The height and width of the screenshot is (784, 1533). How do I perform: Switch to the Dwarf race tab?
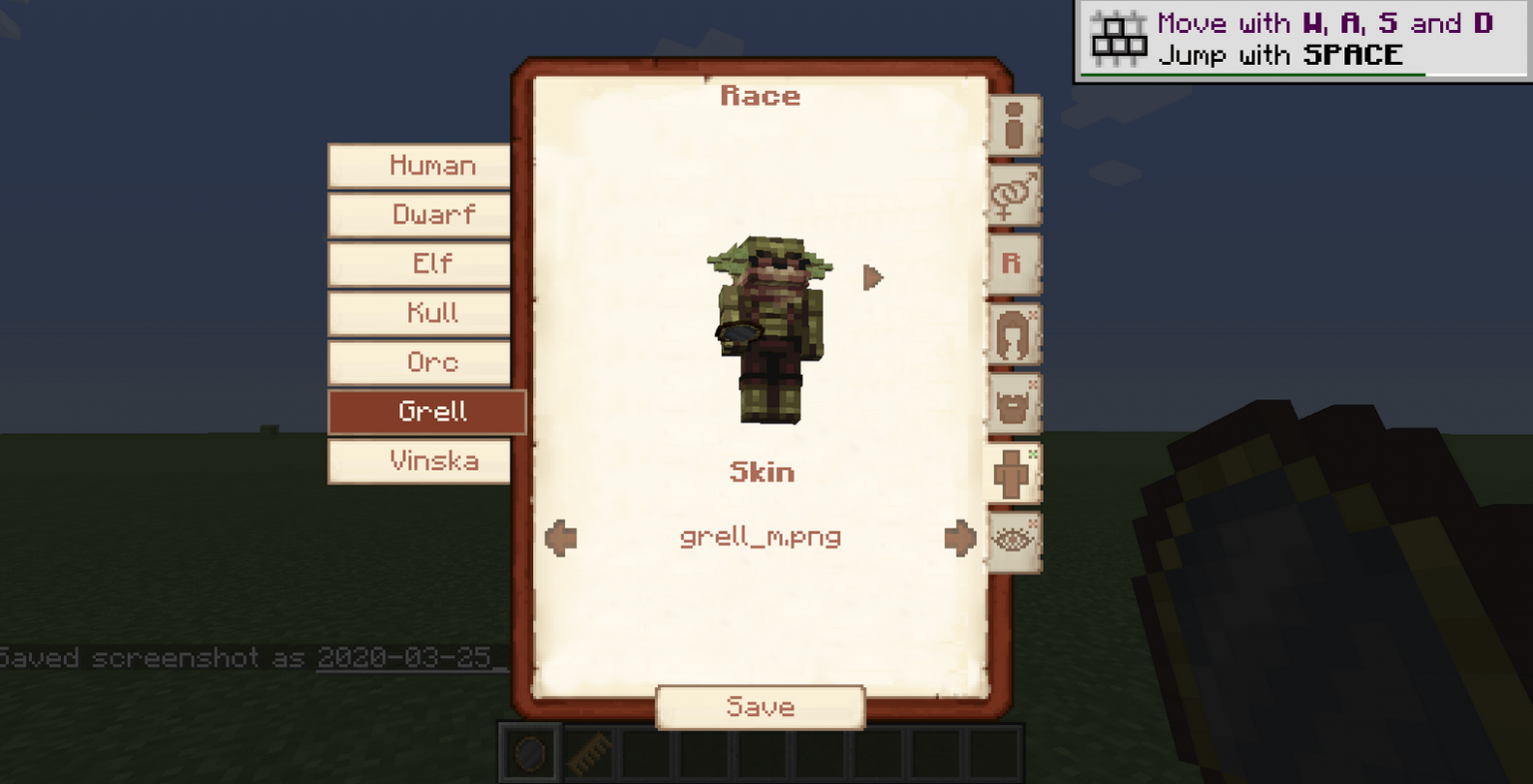(419, 214)
